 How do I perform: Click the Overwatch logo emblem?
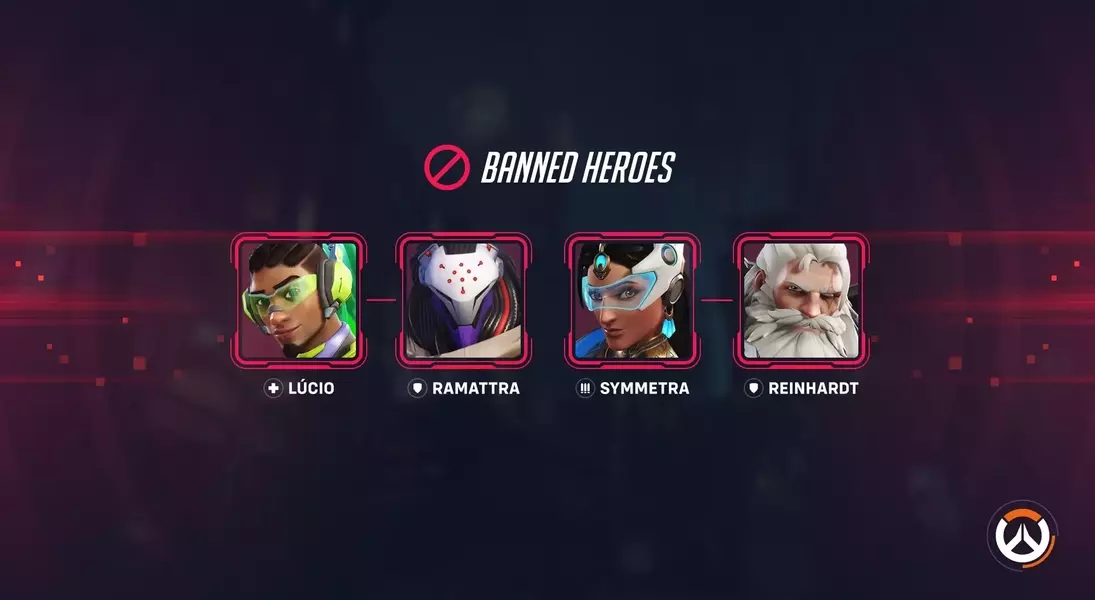[1021, 535]
